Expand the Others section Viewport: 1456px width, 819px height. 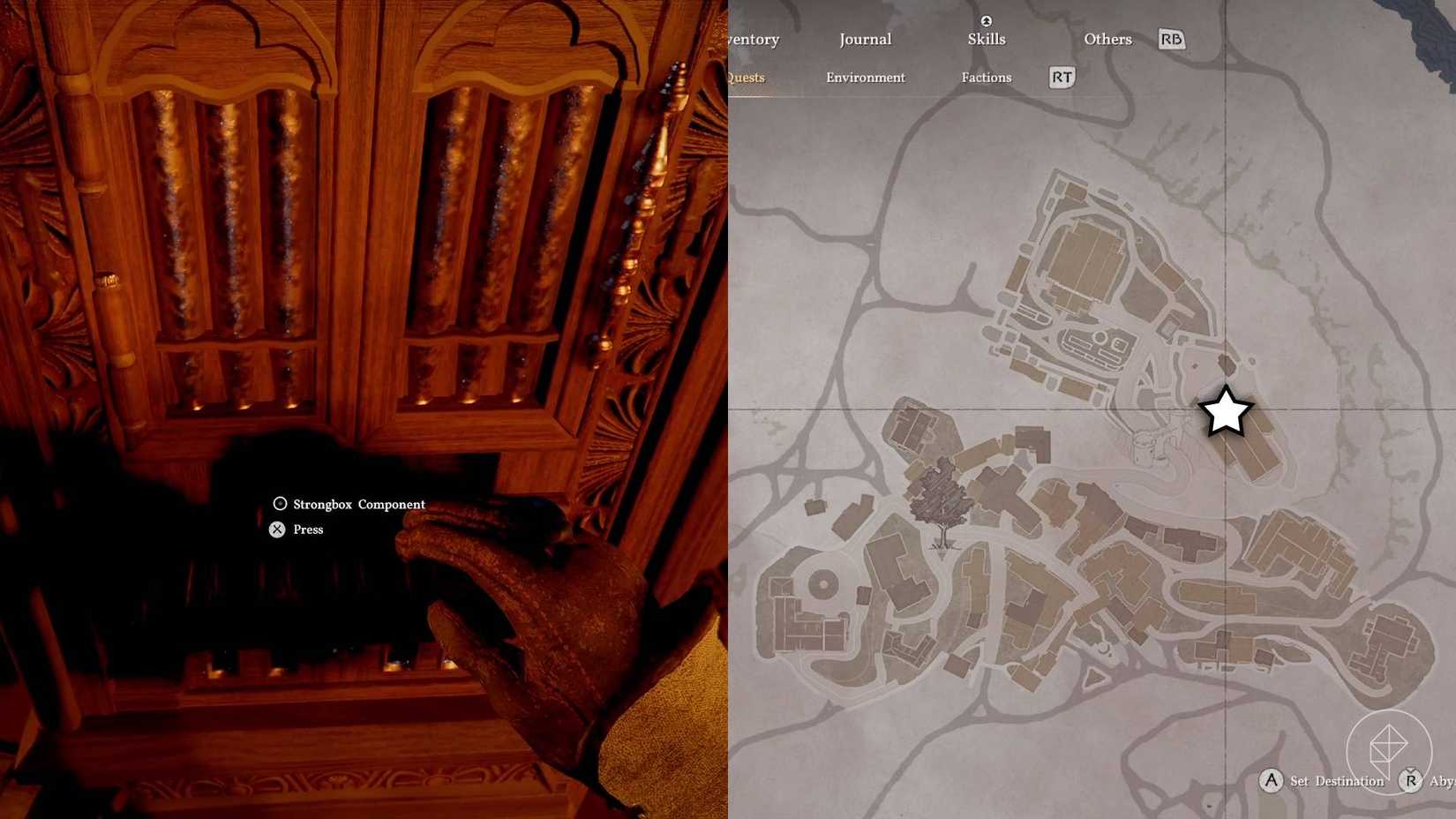(1107, 39)
